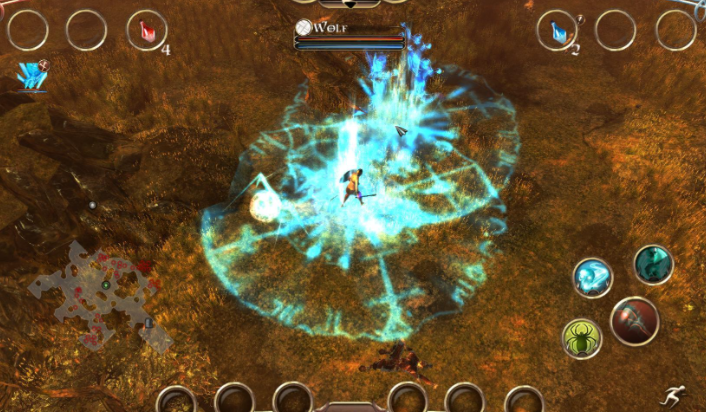Viewport: 706px width, 412px height.
Task: Activate the green spider skill
Action: click(x=581, y=339)
